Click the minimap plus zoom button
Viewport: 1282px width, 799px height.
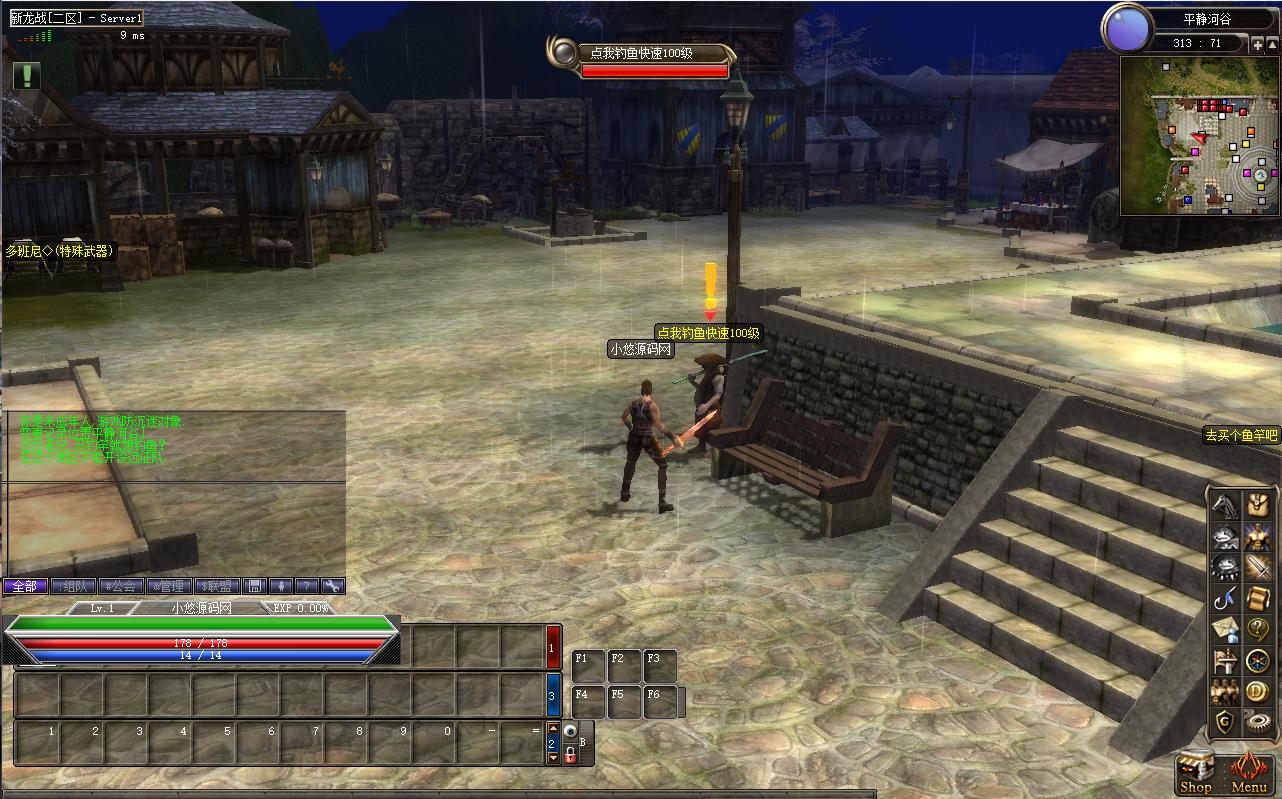click(x=1257, y=43)
